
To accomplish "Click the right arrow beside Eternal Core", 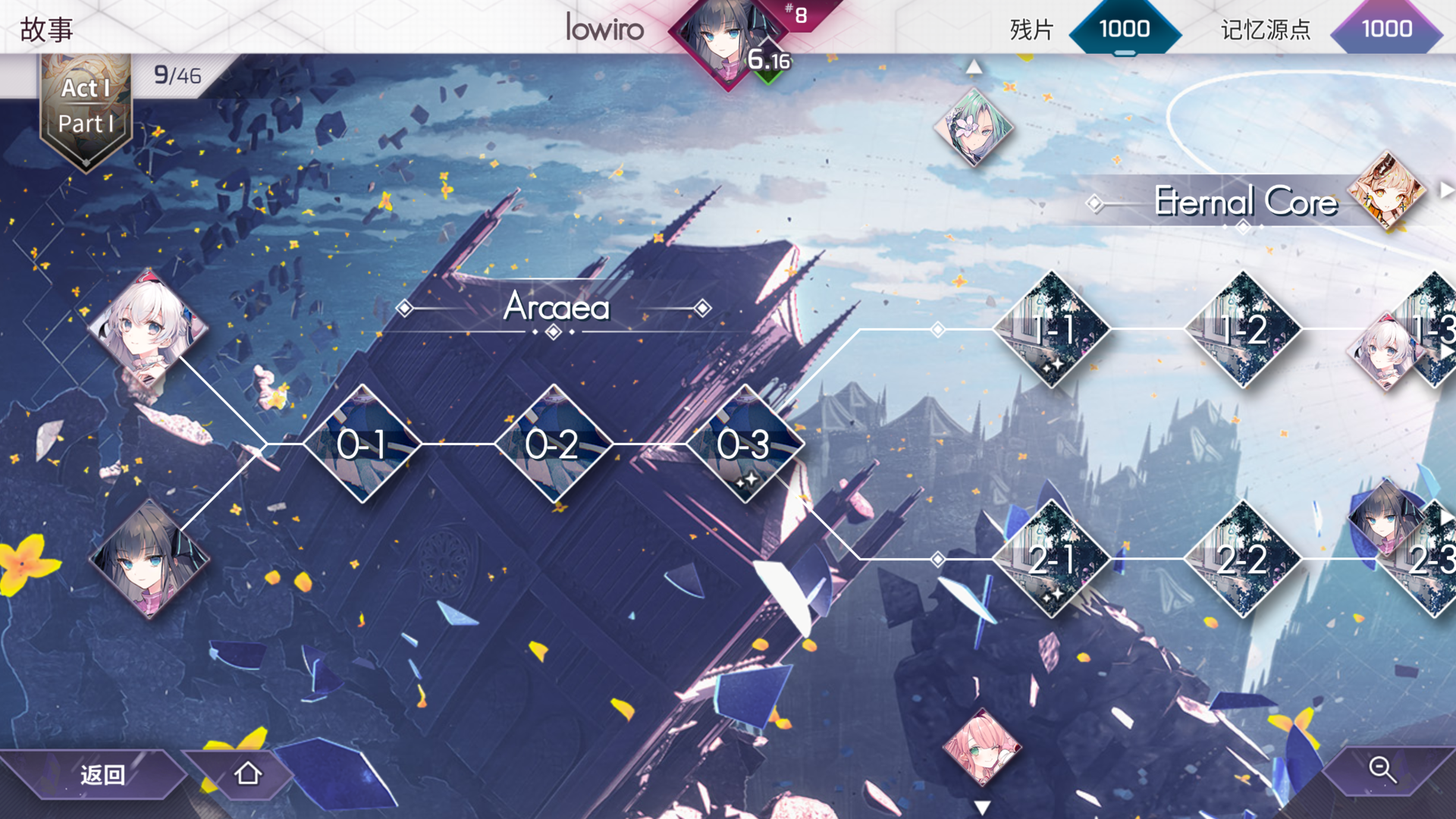I will point(1445,190).
